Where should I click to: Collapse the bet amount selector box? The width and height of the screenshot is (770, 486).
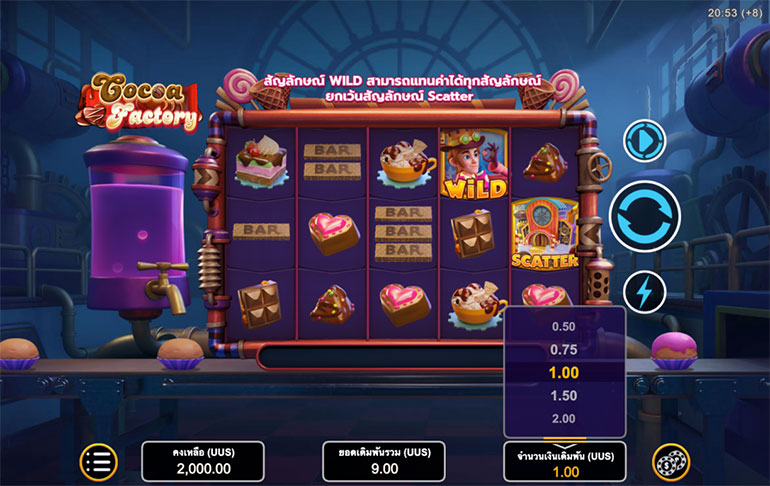coord(564,461)
